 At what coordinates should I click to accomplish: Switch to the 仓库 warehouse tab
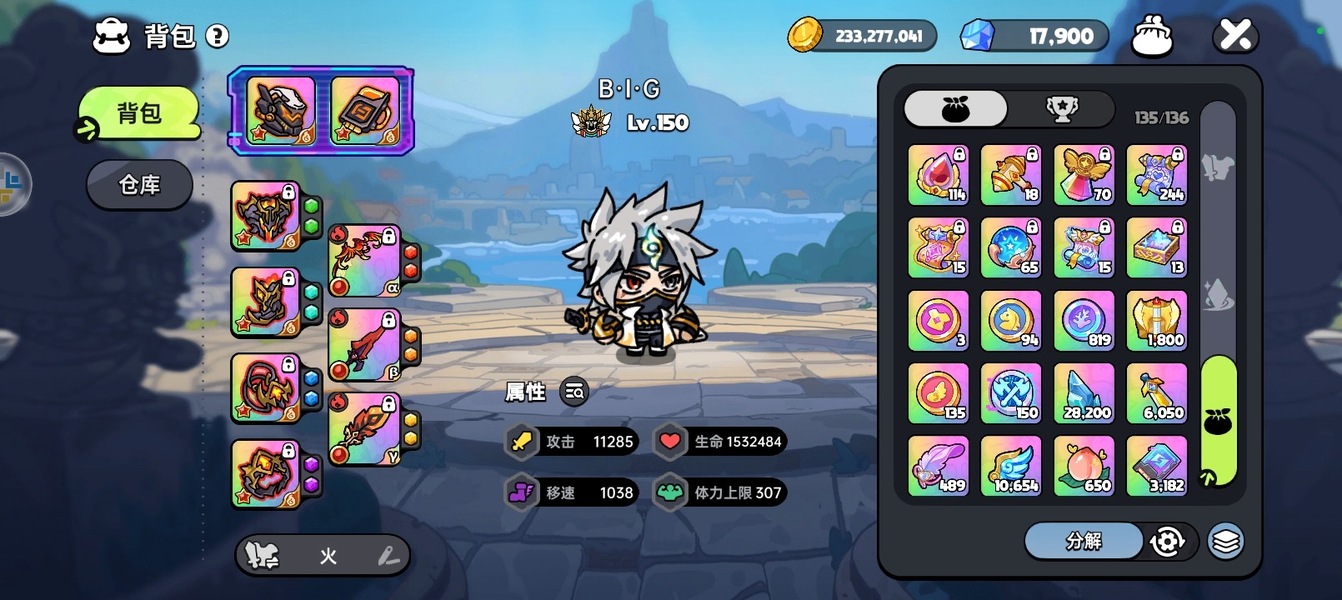coord(139,185)
